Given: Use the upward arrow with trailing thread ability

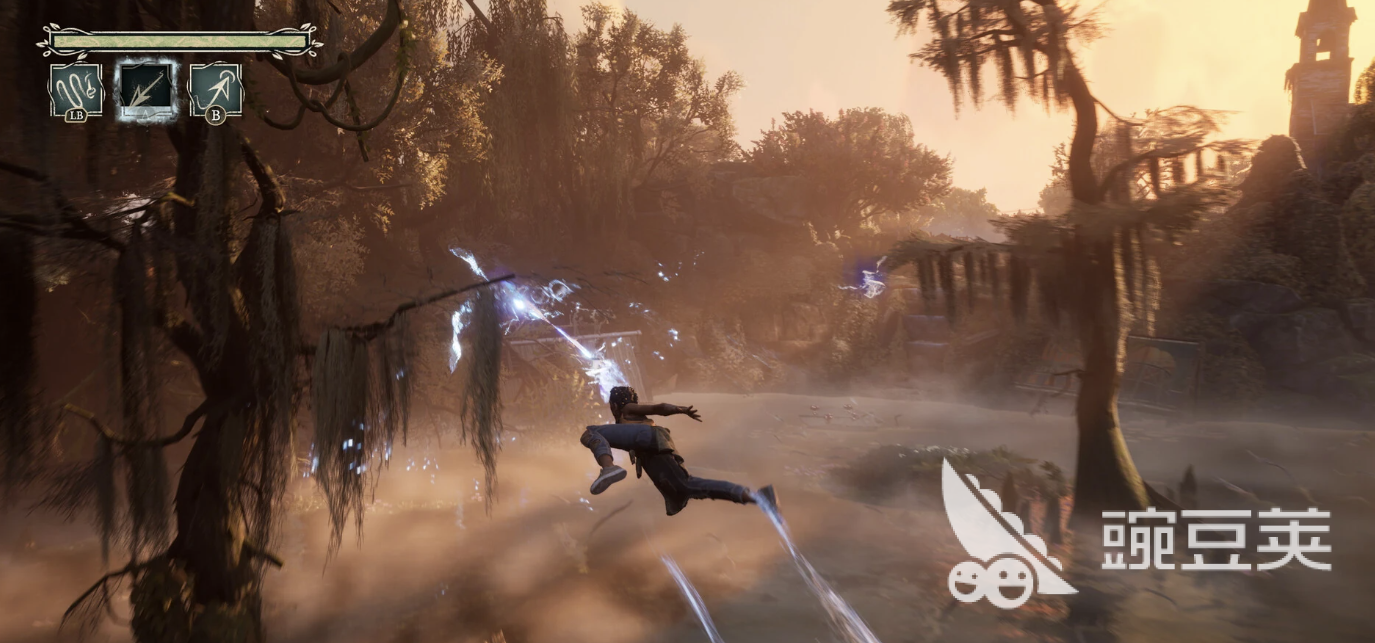Looking at the screenshot, I should coord(215,89).
